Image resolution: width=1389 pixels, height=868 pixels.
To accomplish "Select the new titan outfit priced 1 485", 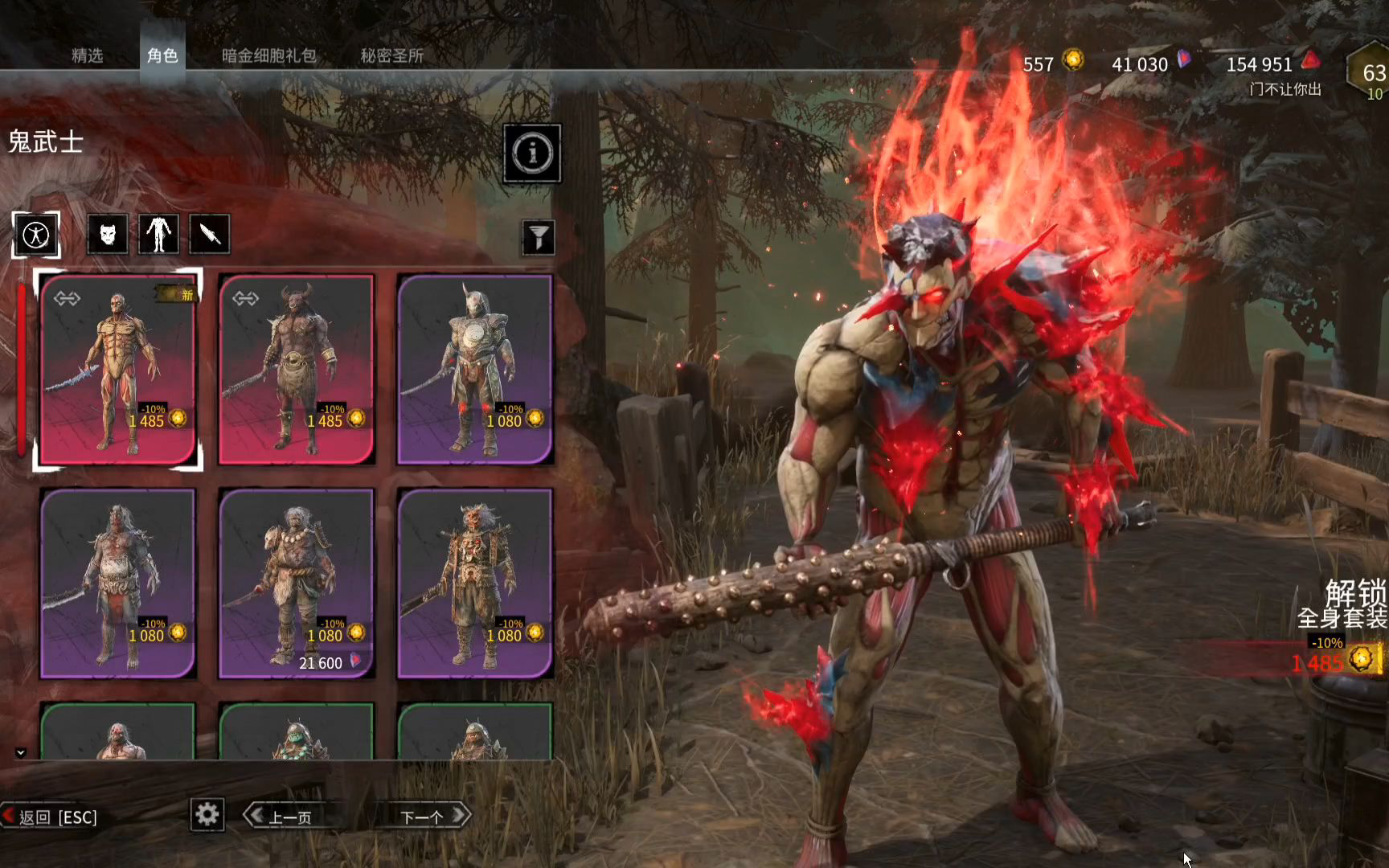I will [118, 370].
